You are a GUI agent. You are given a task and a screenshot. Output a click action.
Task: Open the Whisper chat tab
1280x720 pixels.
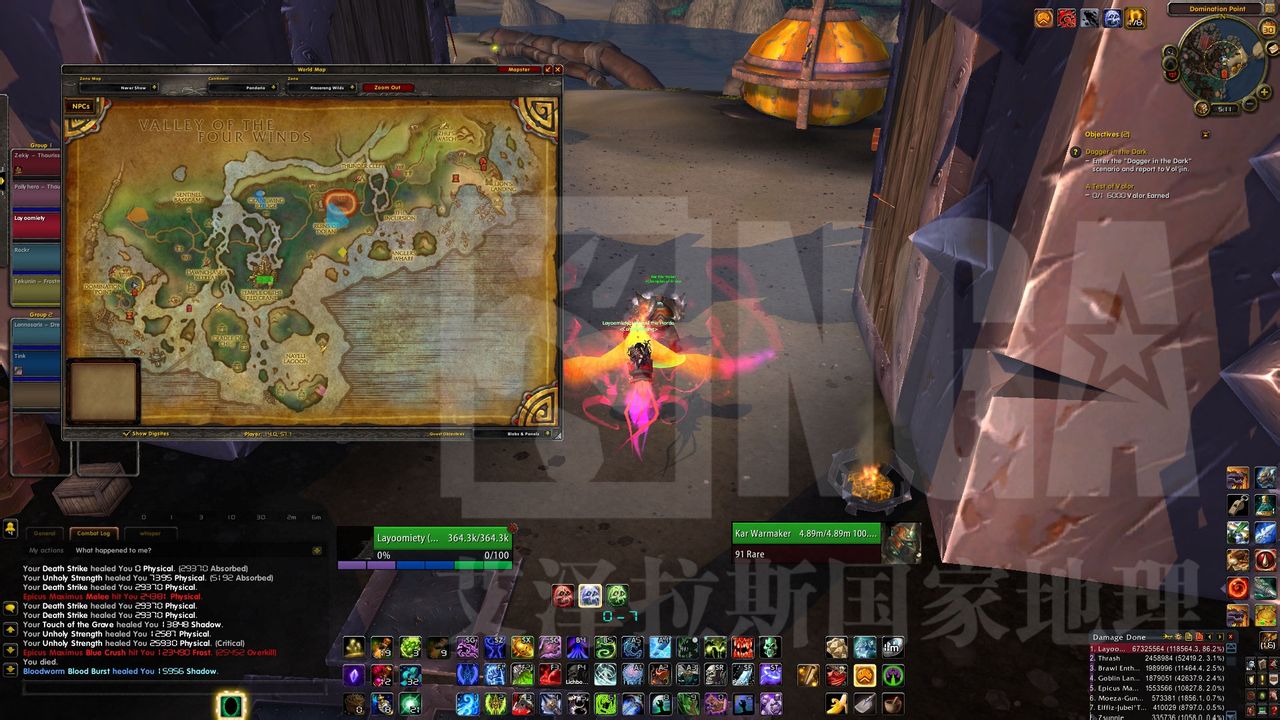point(150,533)
